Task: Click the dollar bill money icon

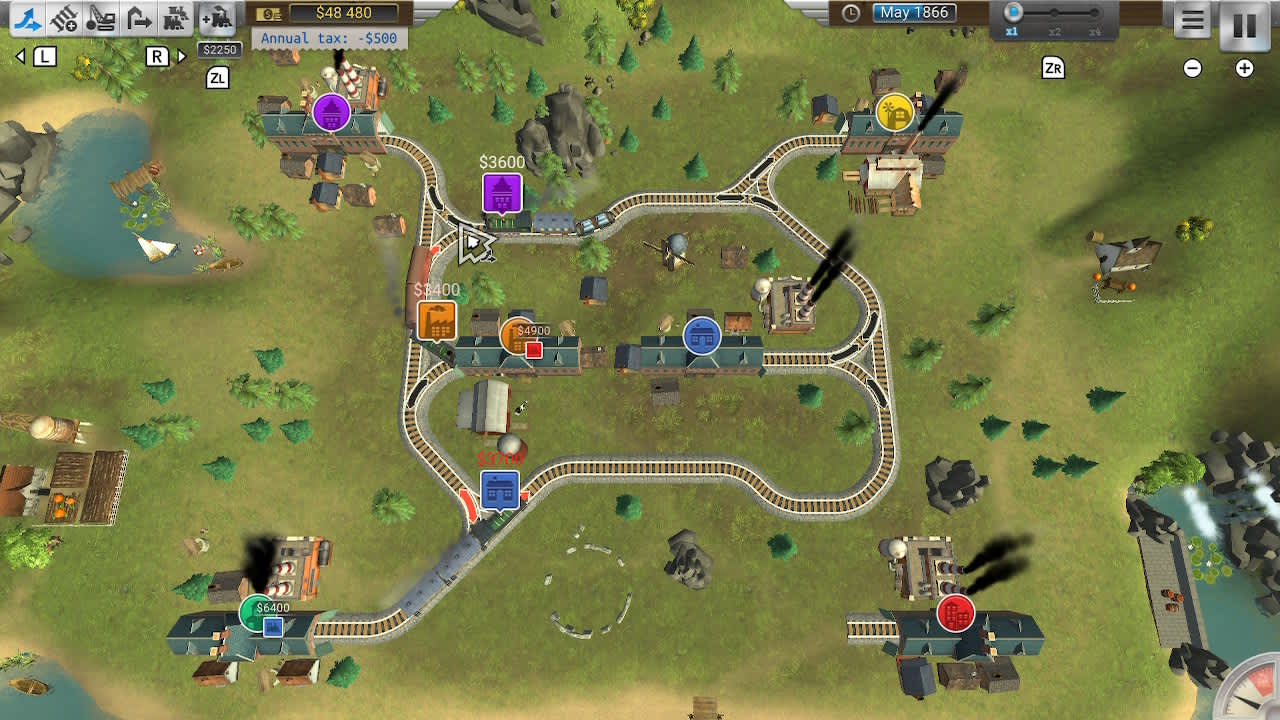Action: [266, 12]
